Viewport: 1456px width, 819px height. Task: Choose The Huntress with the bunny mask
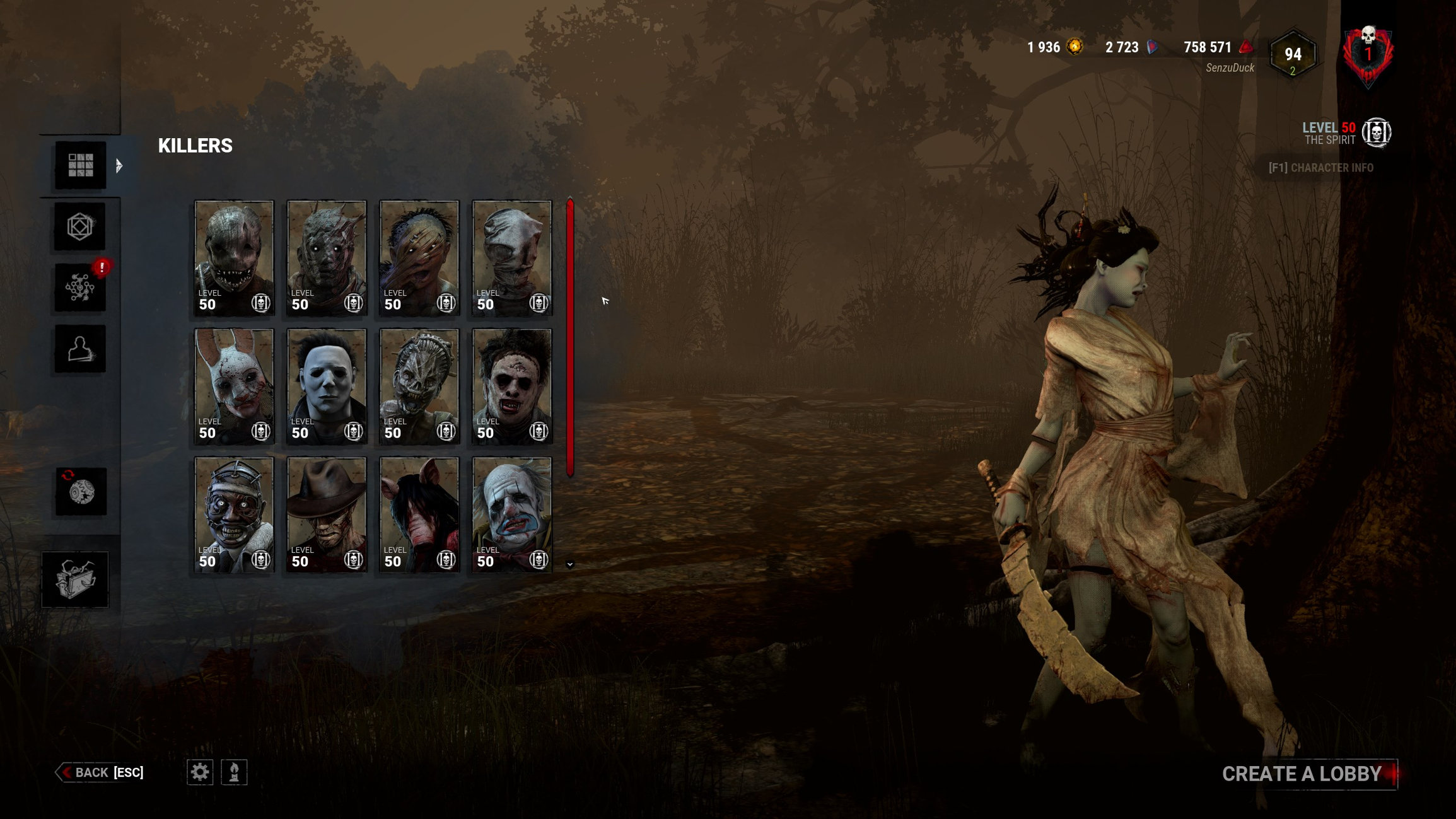point(234,386)
